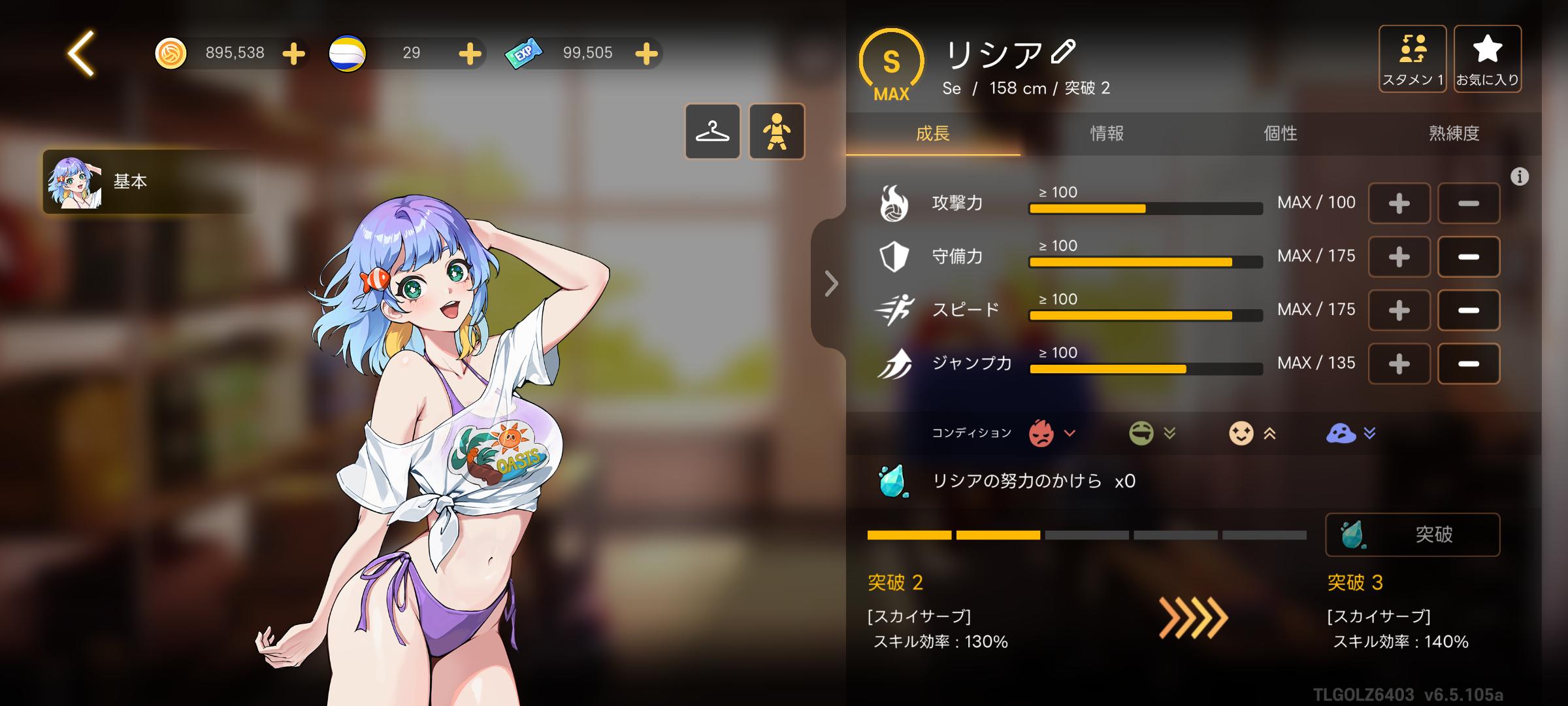The width and height of the screenshot is (1568, 706).
Task: Open the 個性 tab
Action: coord(1281,134)
